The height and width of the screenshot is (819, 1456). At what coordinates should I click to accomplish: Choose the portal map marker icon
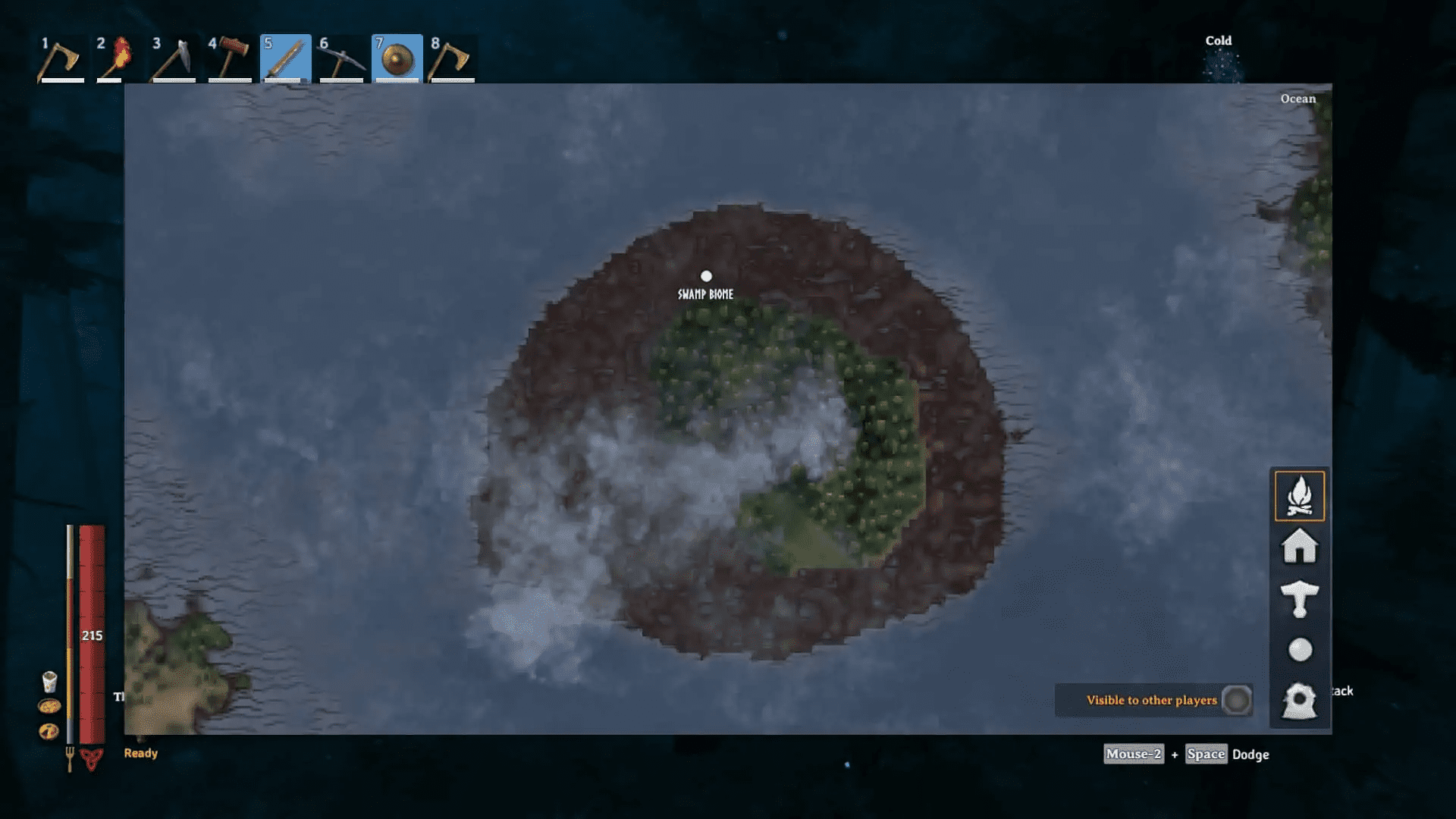[1299, 701]
